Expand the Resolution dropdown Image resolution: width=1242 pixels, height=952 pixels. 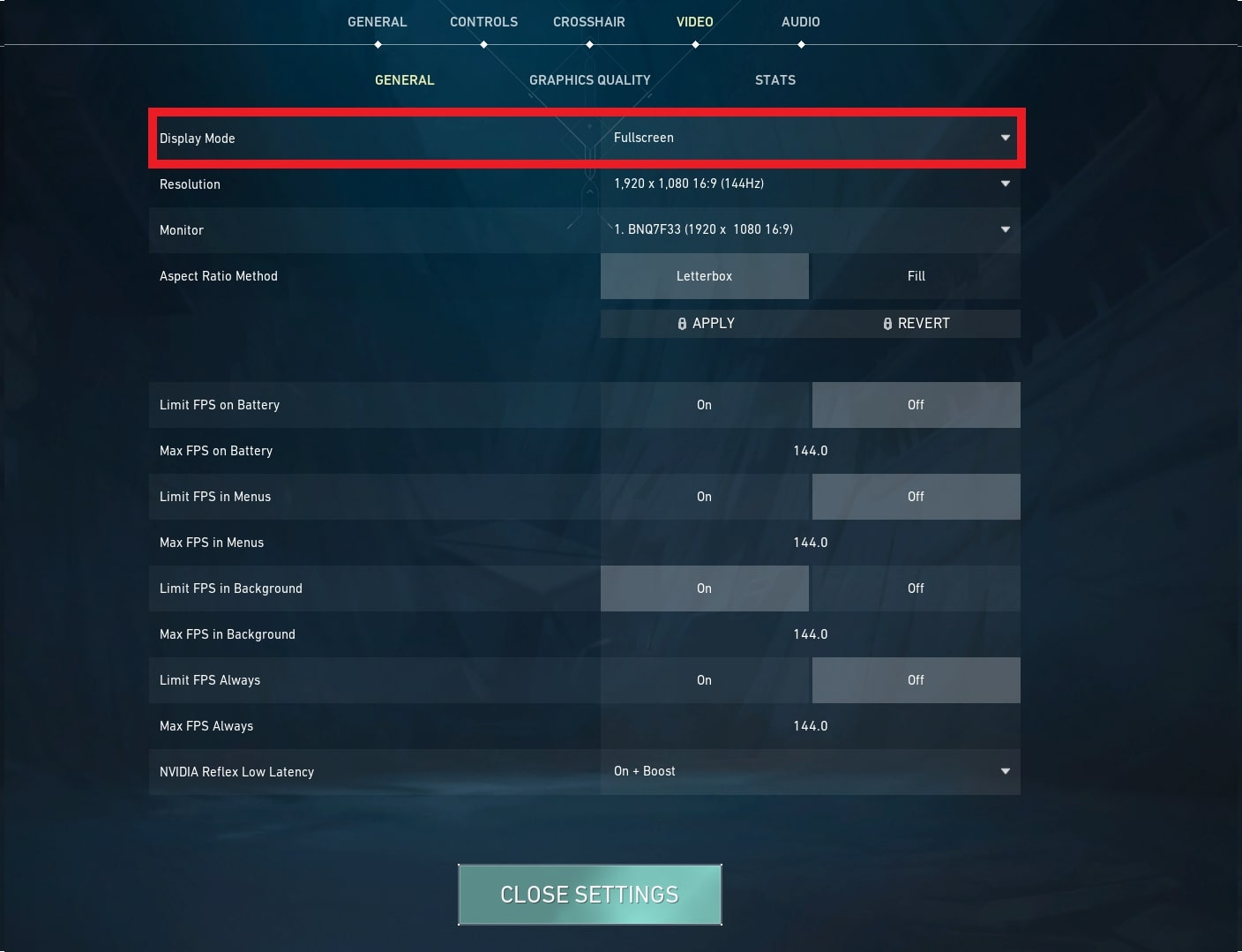(x=1005, y=184)
